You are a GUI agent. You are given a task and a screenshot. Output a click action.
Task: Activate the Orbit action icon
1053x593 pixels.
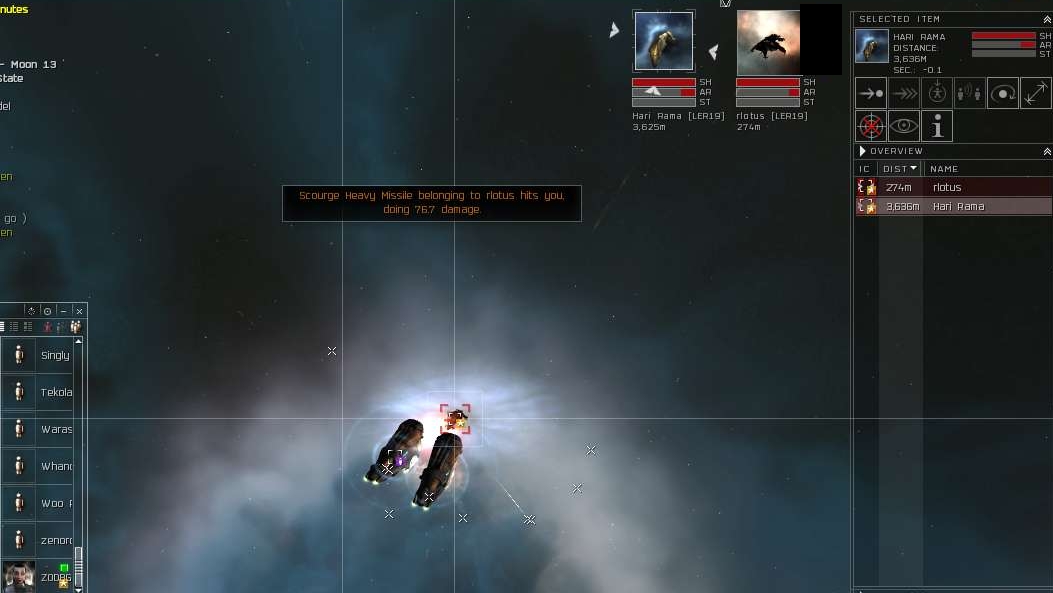(1003, 93)
